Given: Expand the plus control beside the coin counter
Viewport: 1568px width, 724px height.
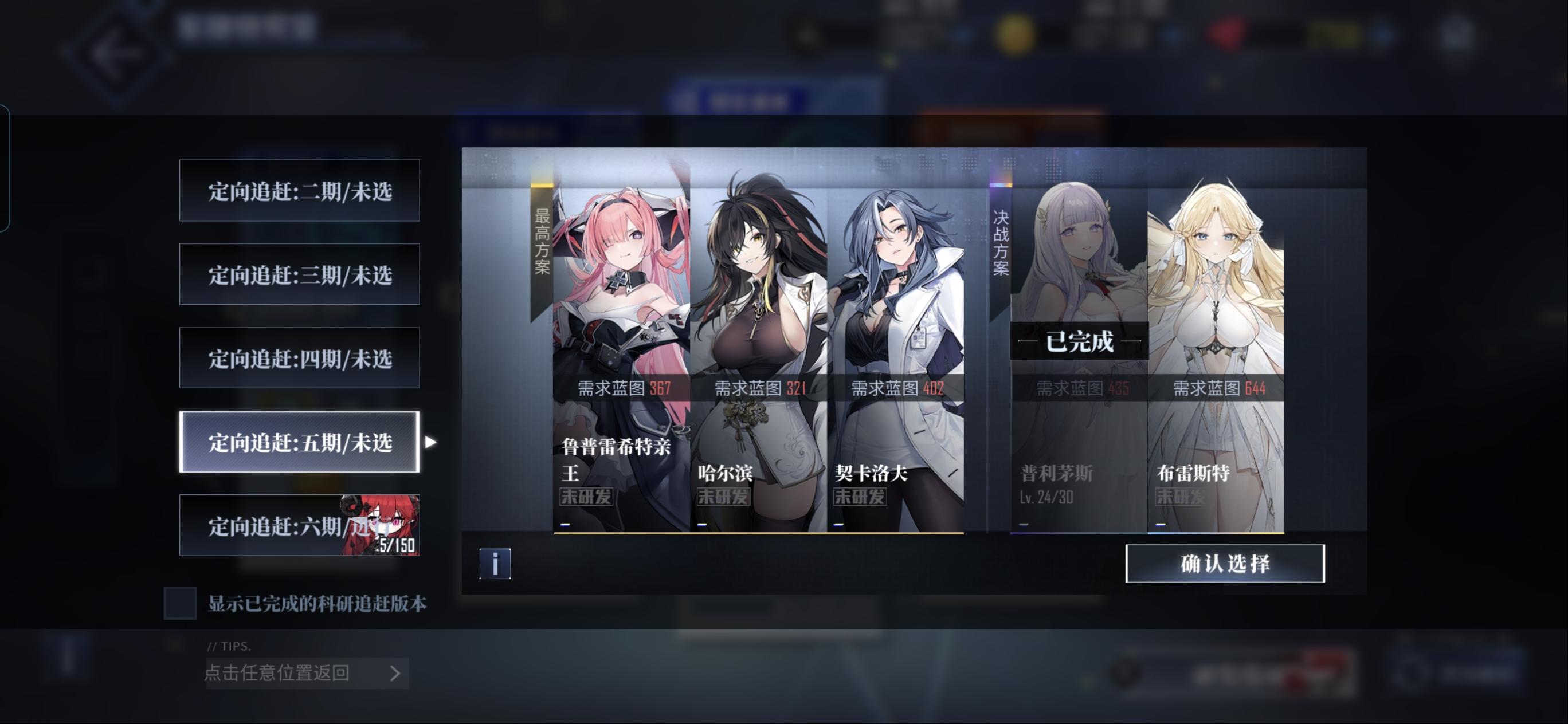Looking at the screenshot, I should click(x=1171, y=36).
